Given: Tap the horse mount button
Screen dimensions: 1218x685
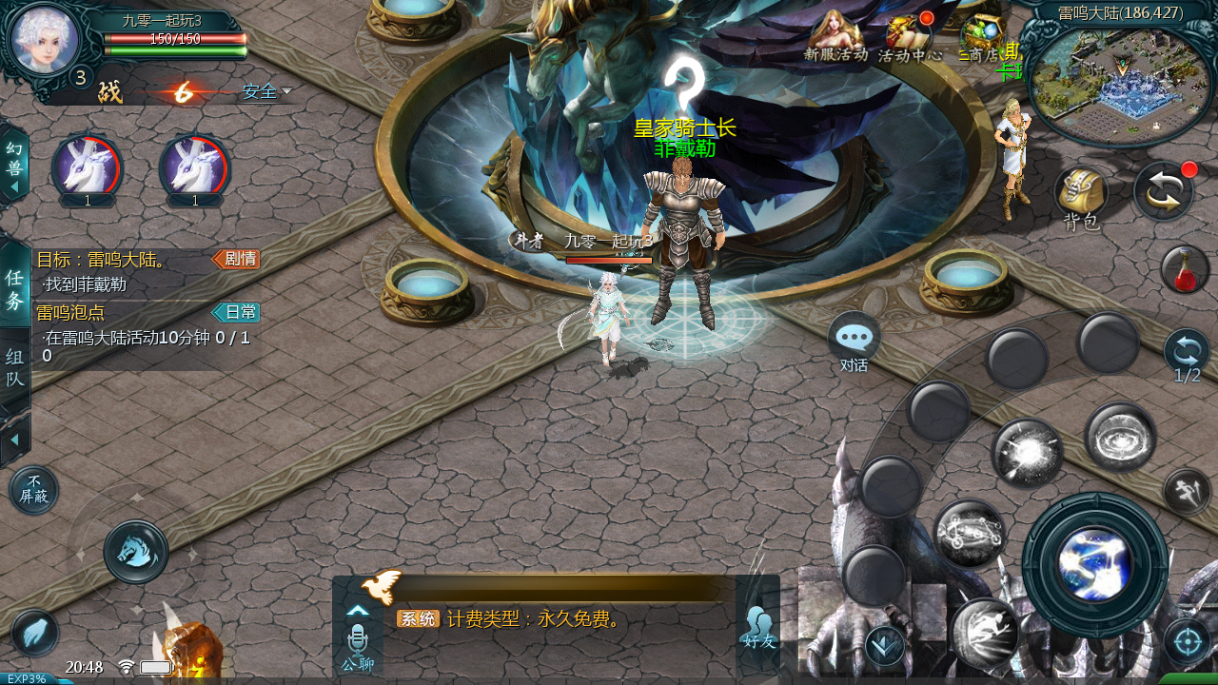Looking at the screenshot, I should (x=136, y=551).
